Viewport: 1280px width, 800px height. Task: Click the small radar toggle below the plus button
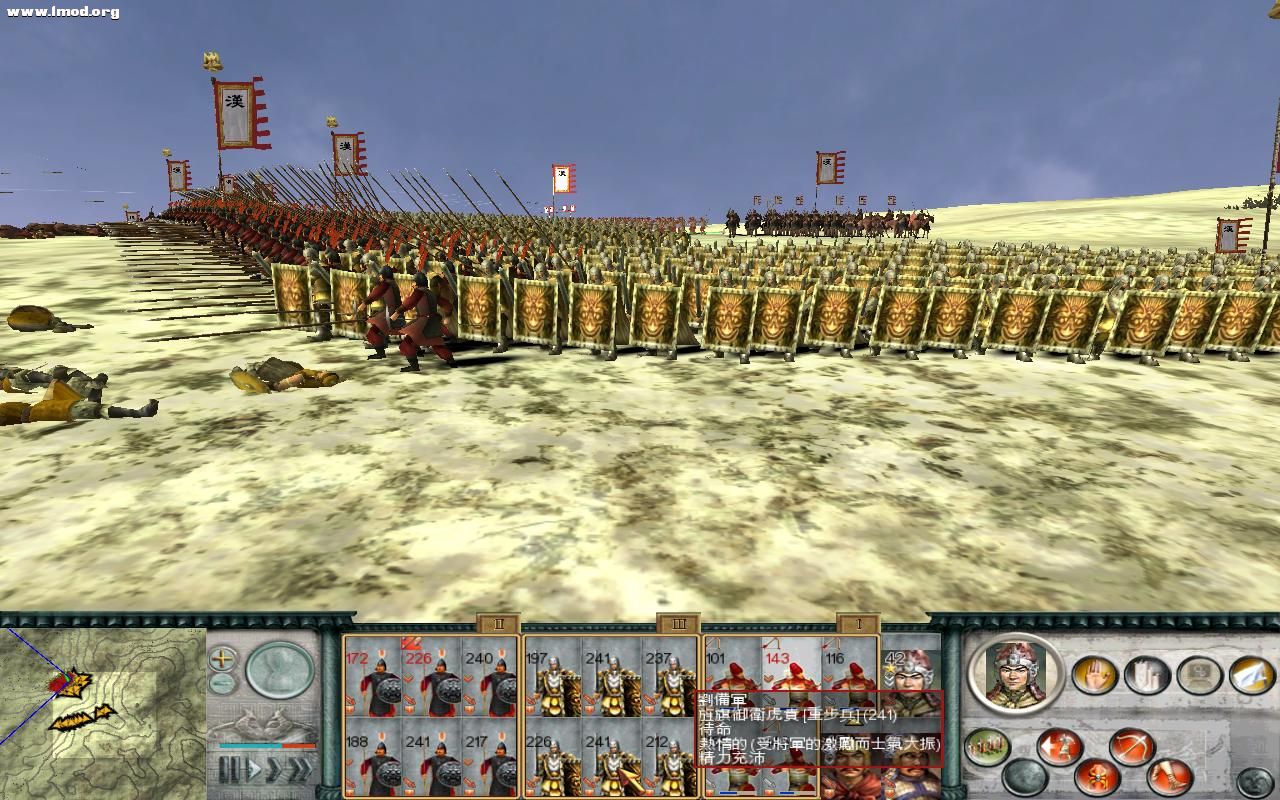point(221,682)
